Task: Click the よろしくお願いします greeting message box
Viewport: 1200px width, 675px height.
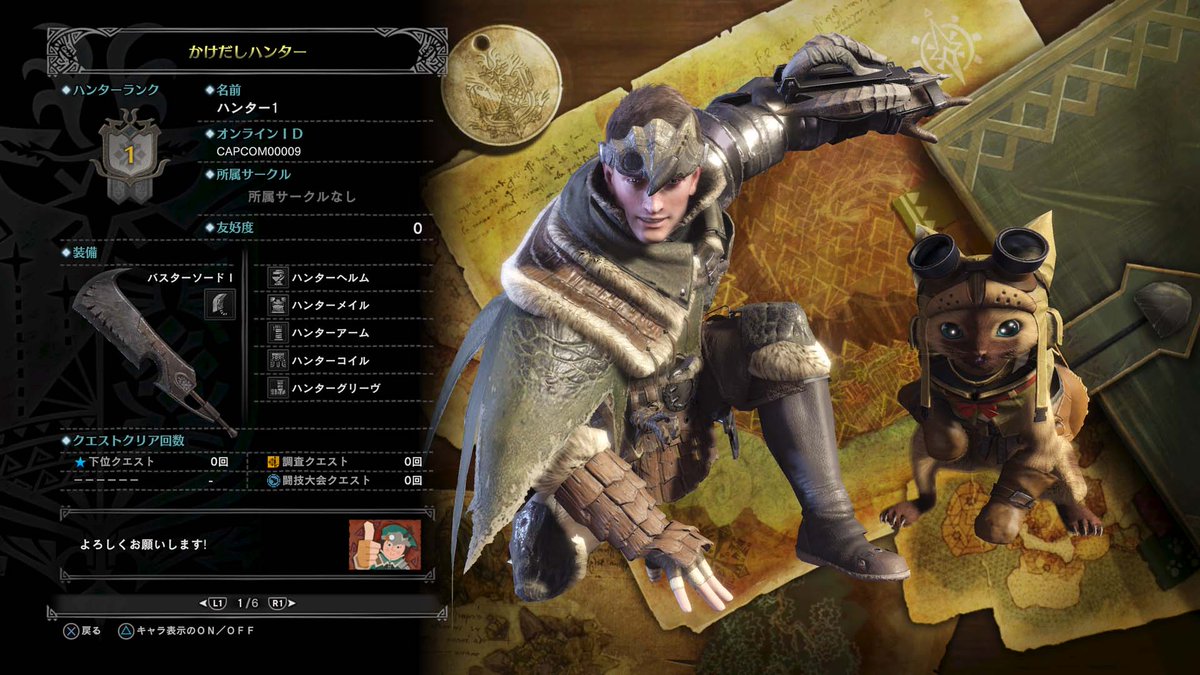Action: (x=200, y=544)
